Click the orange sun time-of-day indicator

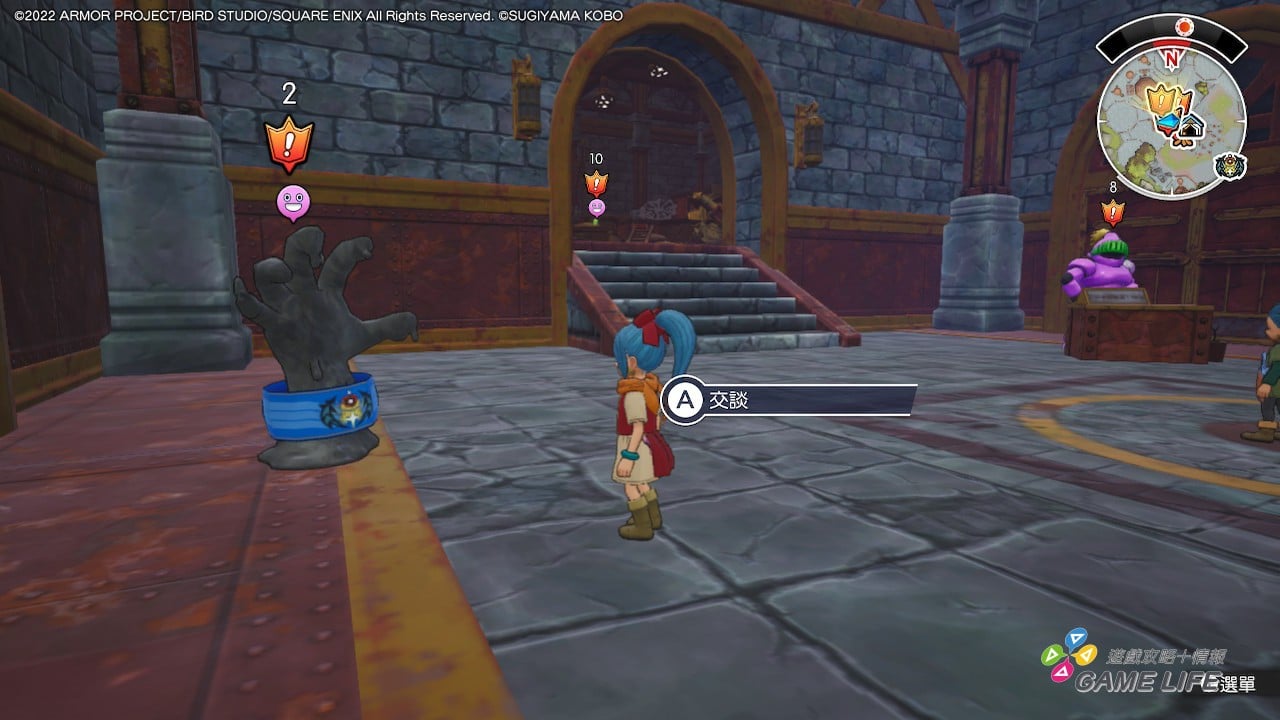pos(1186,26)
